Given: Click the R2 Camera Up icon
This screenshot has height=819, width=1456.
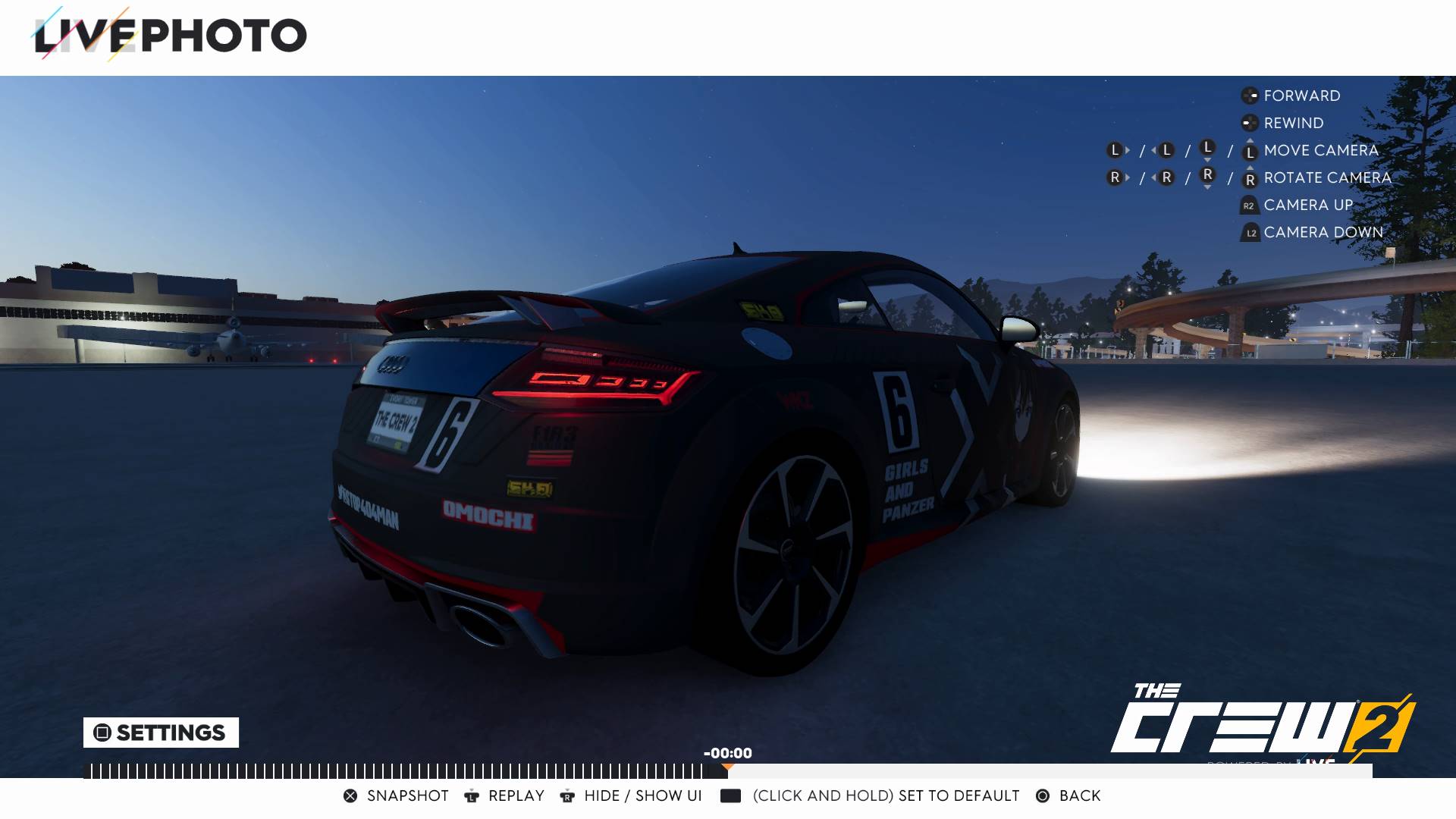Looking at the screenshot, I should [1248, 204].
